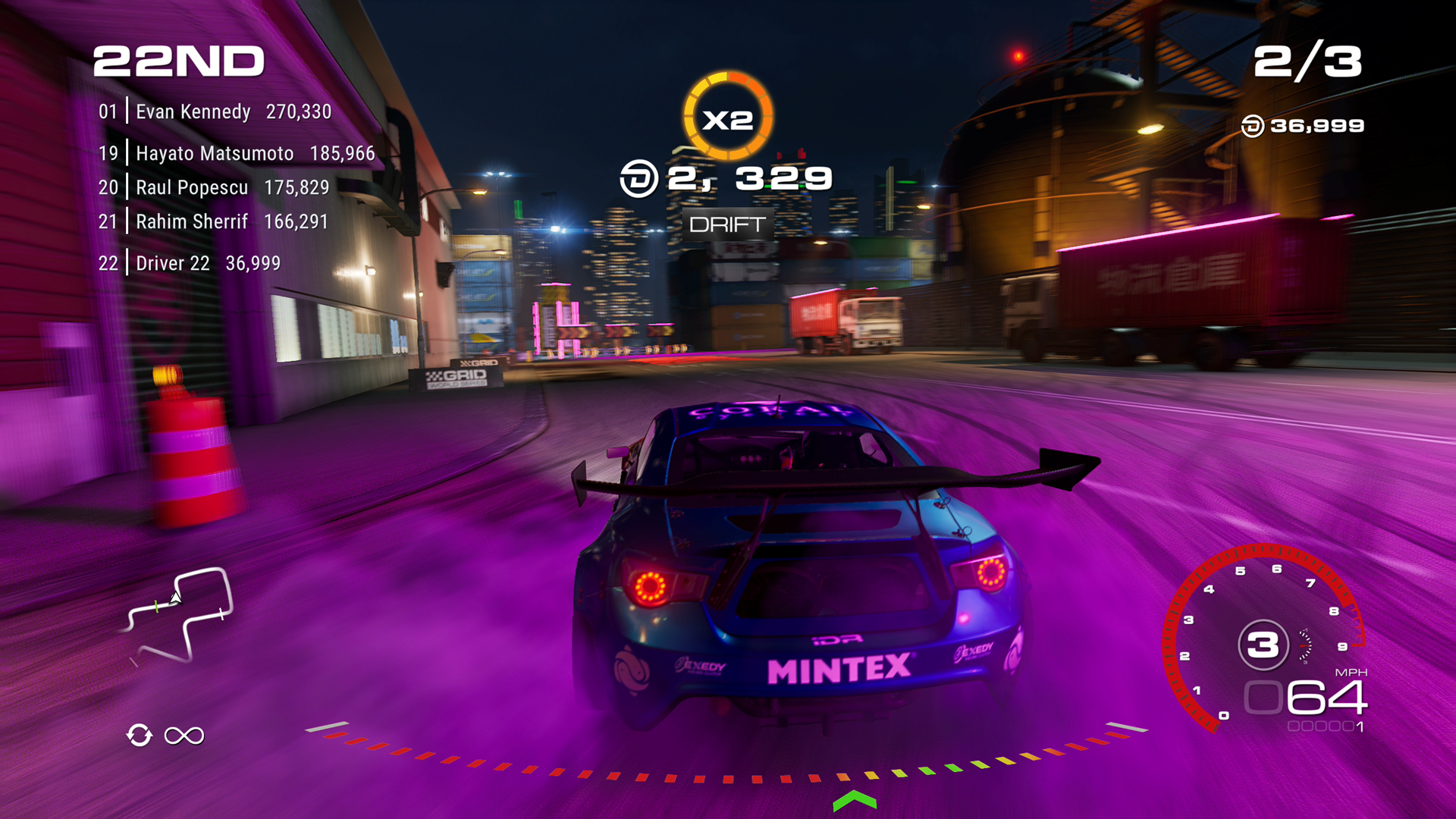The image size is (1456, 819).
Task: Click the DRIFT status icon
Action: (x=728, y=225)
